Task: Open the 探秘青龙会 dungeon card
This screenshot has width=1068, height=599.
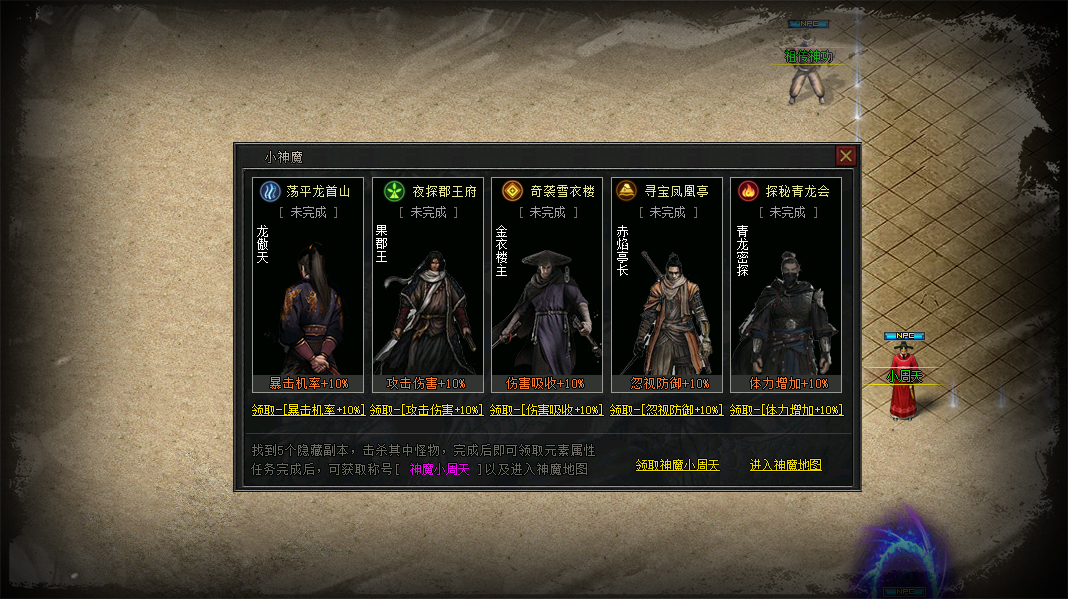Action: [786, 285]
